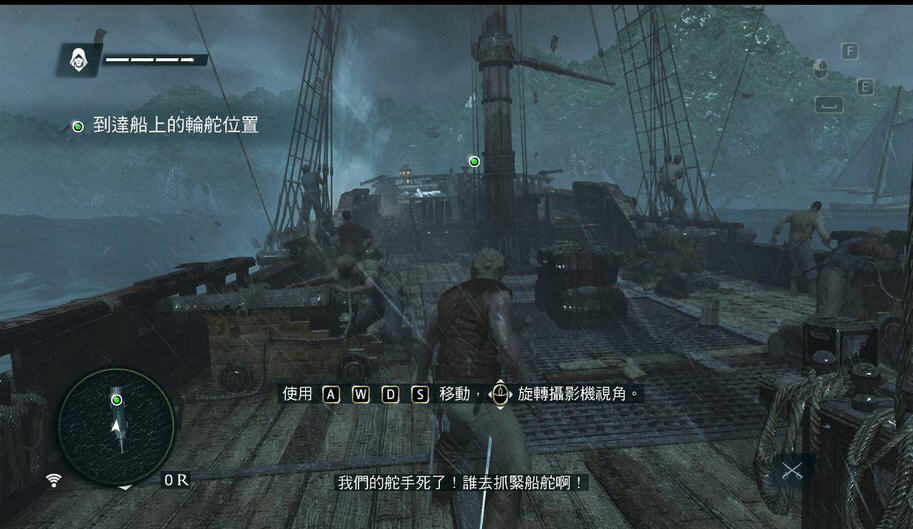Select the crossed swords weapon icon
913x529 pixels.
pyautogui.click(x=792, y=470)
